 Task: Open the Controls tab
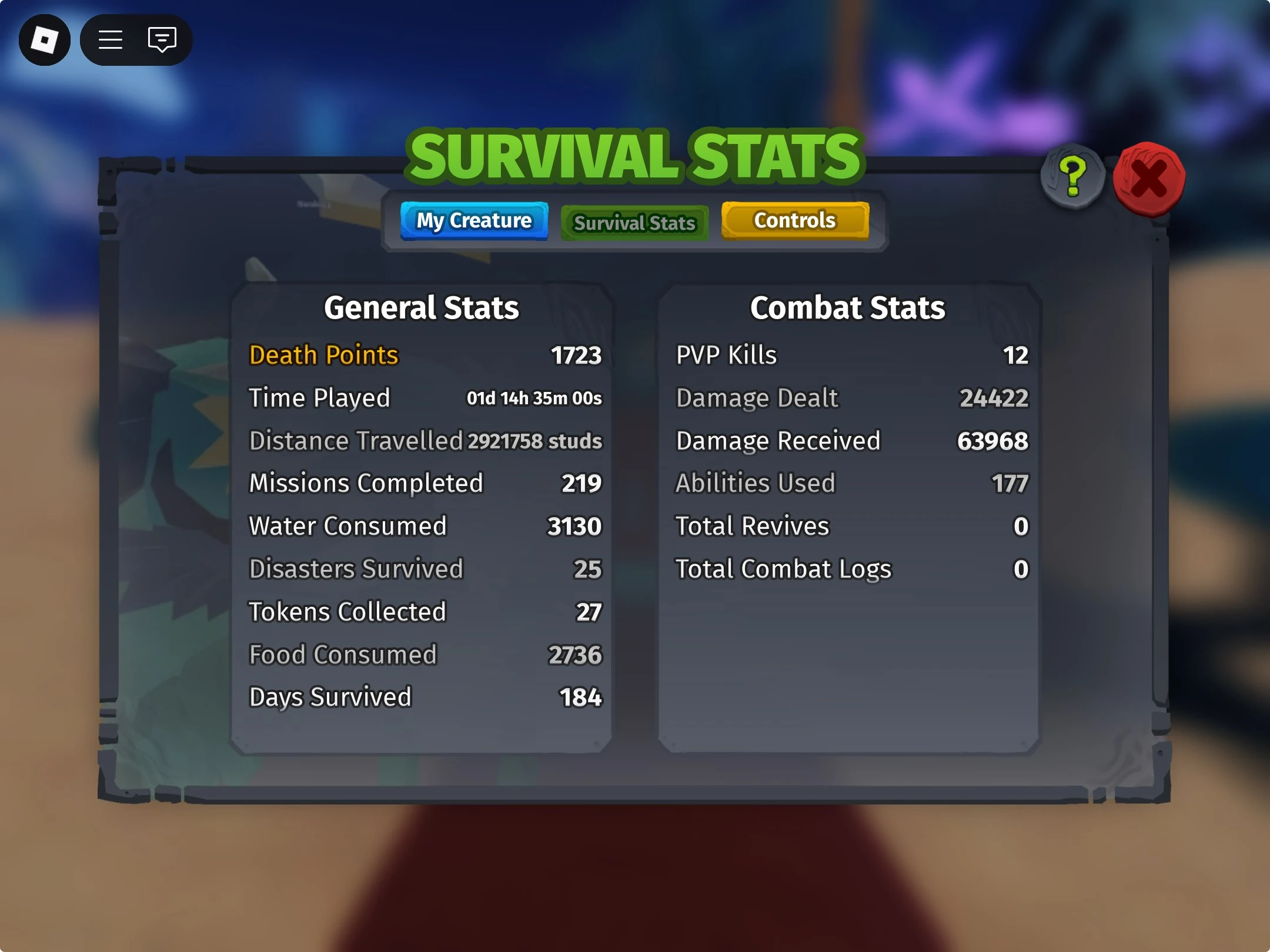click(x=795, y=220)
